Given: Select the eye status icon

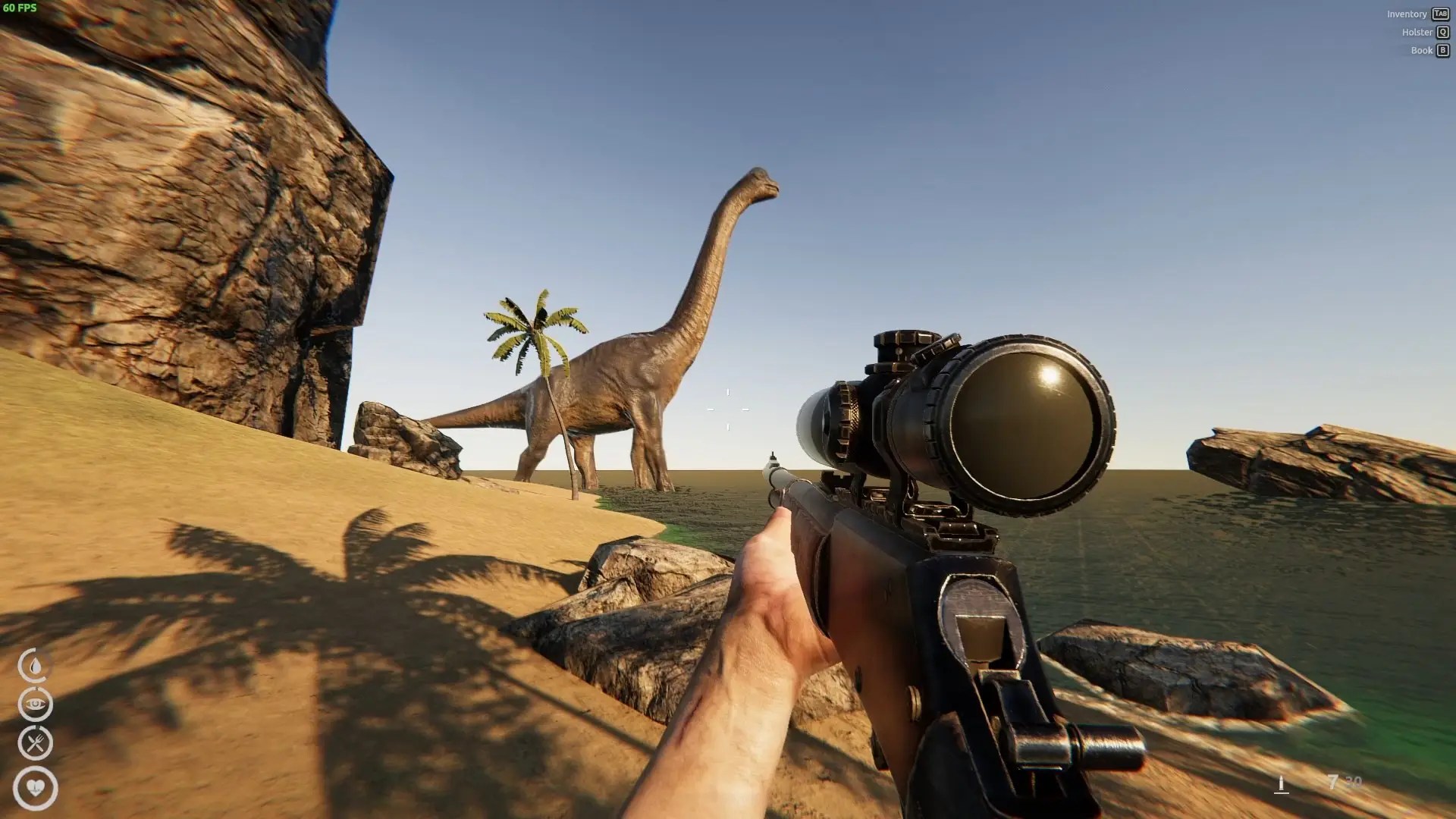Looking at the screenshot, I should point(35,704).
